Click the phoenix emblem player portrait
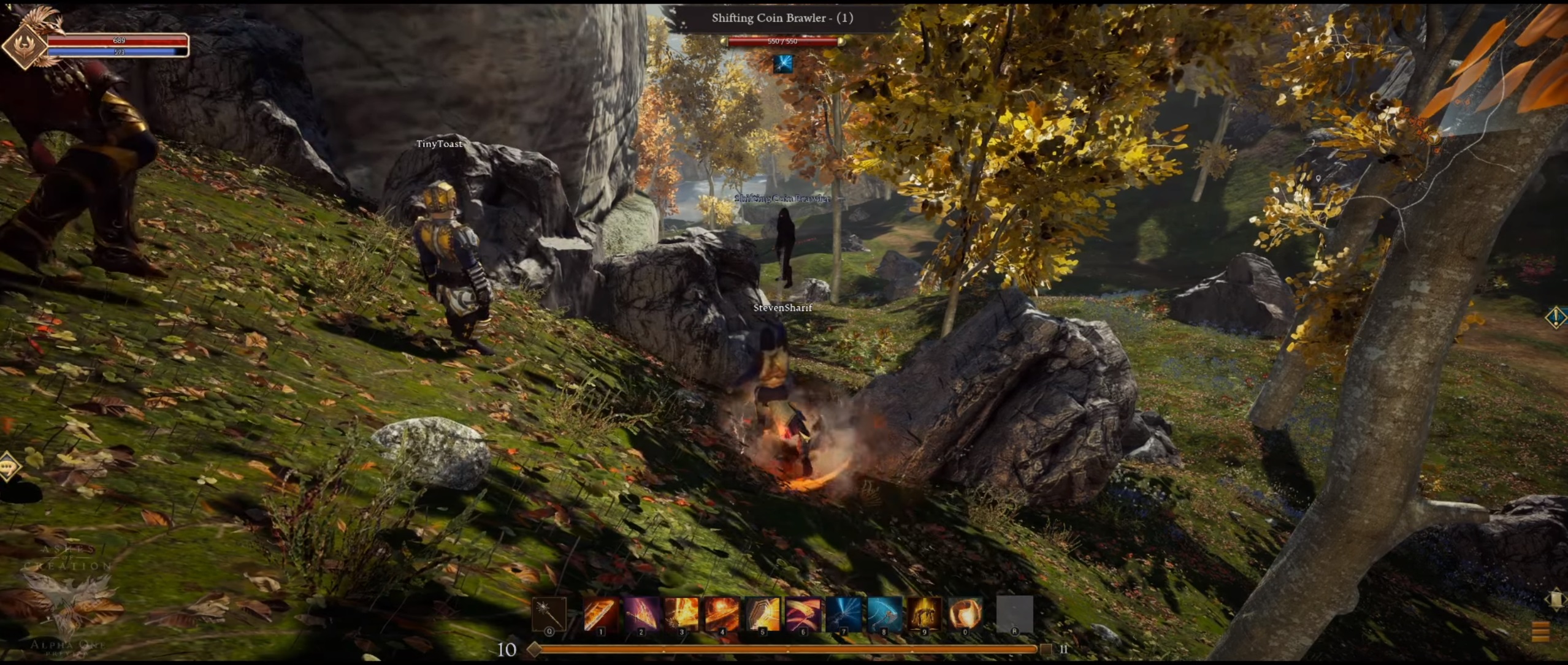The image size is (1568, 665). [x=26, y=45]
